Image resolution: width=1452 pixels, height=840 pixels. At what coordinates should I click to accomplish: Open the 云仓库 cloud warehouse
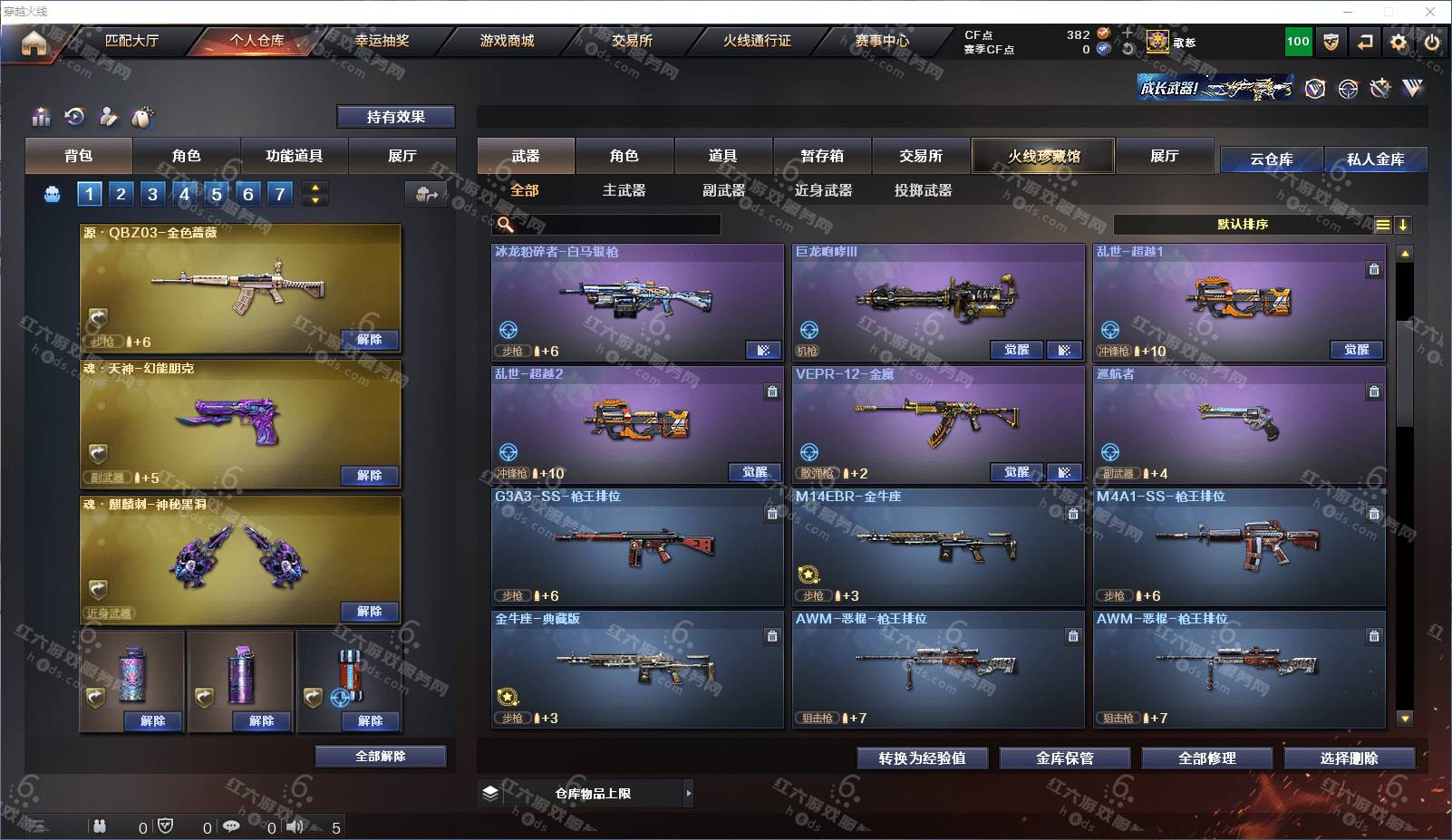1271,159
